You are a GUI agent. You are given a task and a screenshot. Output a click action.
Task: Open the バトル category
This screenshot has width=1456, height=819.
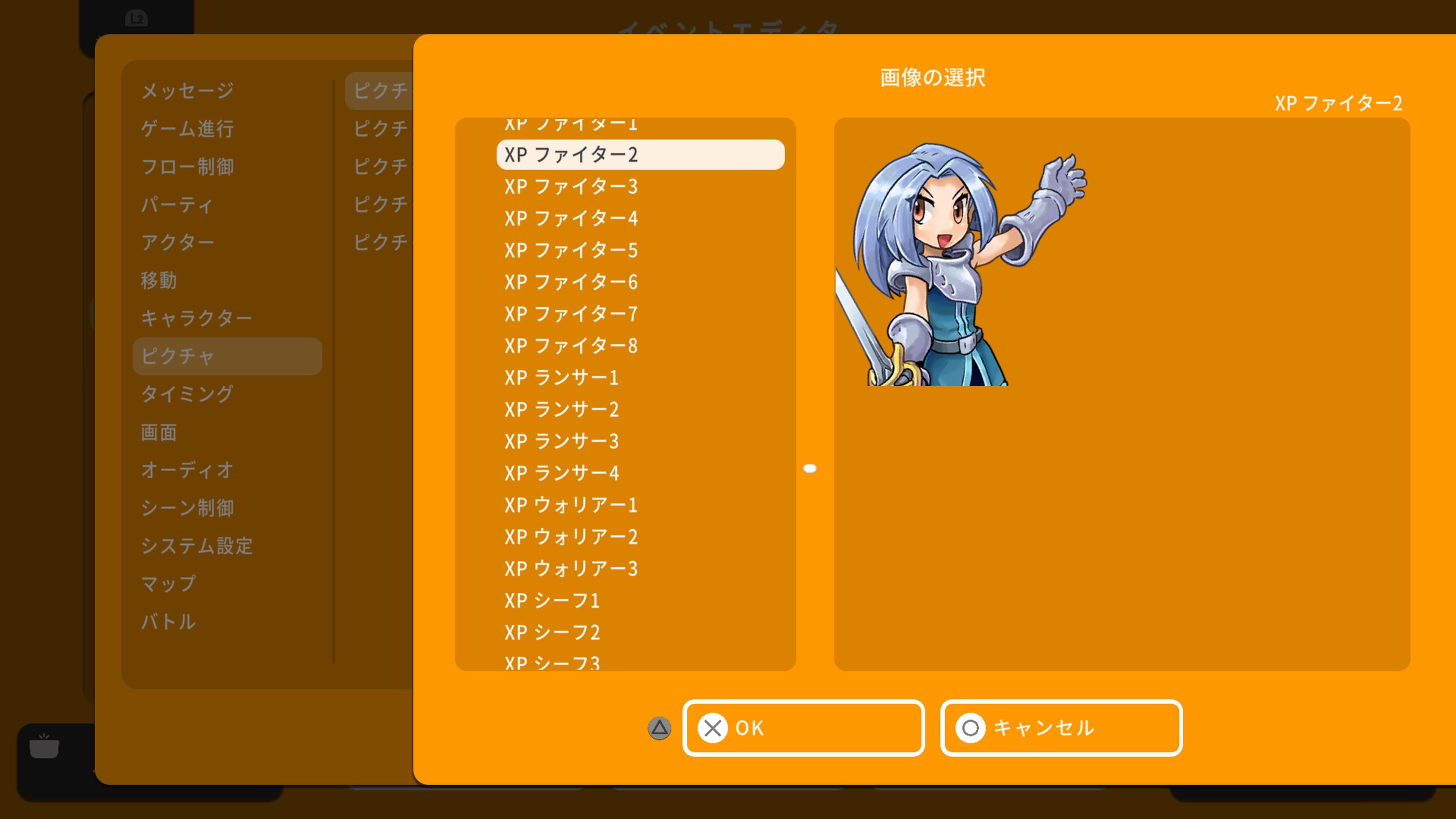(x=168, y=622)
